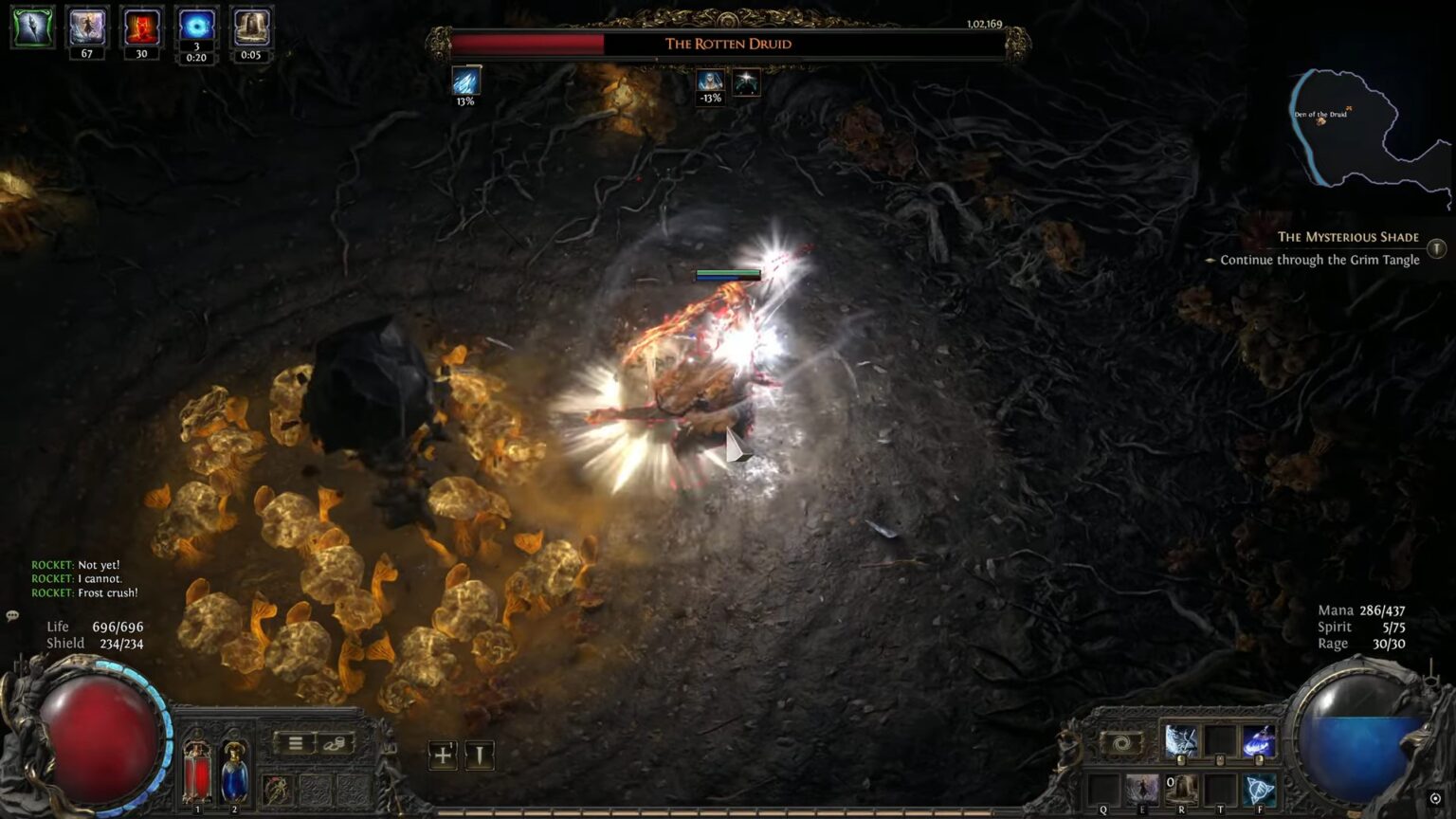Activate the blue flame skill on right mouse
The image size is (1456, 819).
click(1259, 742)
